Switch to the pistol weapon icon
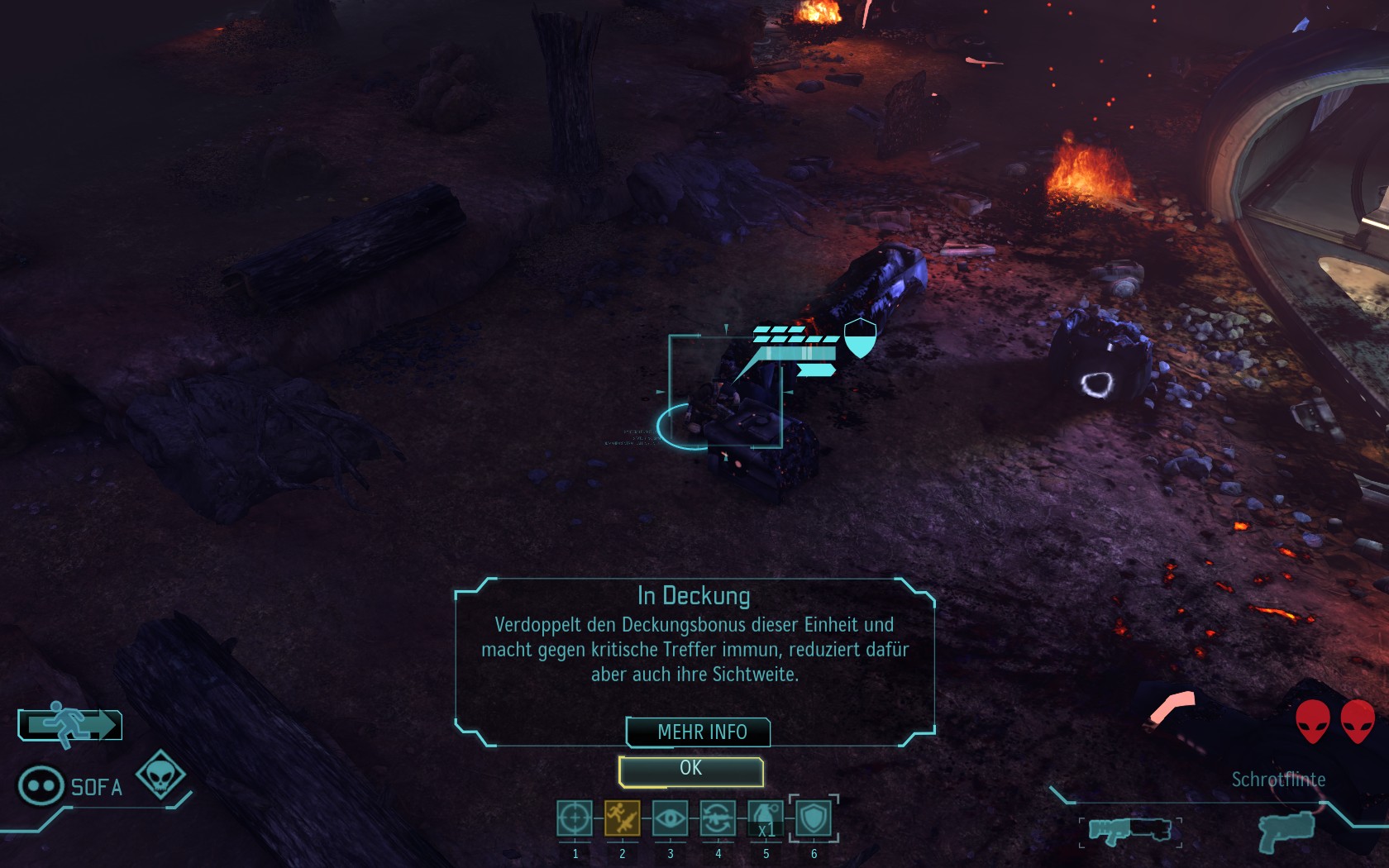Viewport: 1389px width, 868px height. [1286, 831]
